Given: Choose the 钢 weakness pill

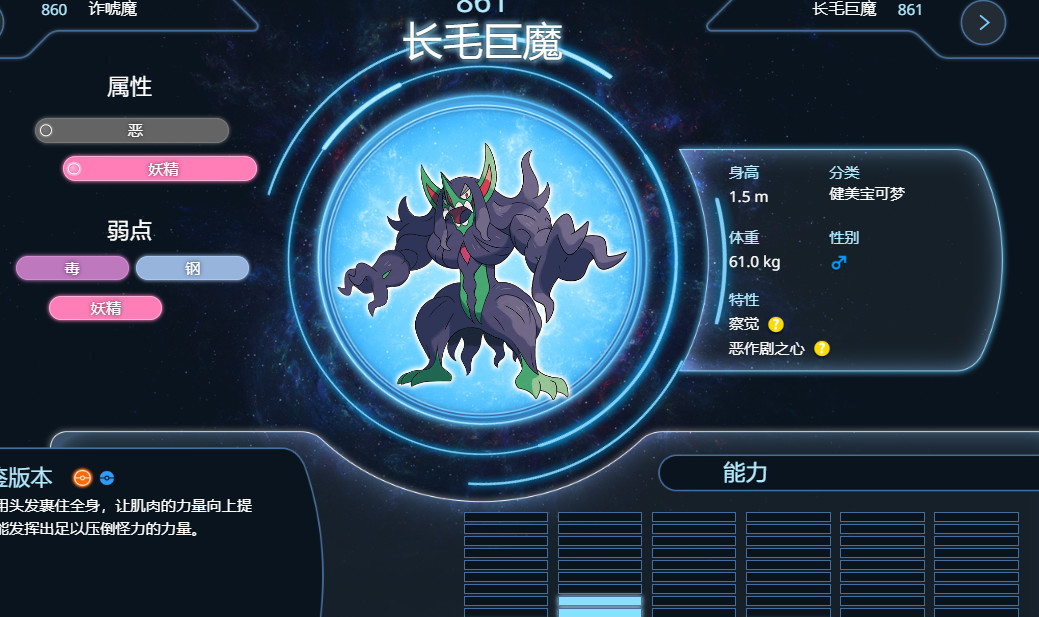Looking at the screenshot, I should point(192,268).
